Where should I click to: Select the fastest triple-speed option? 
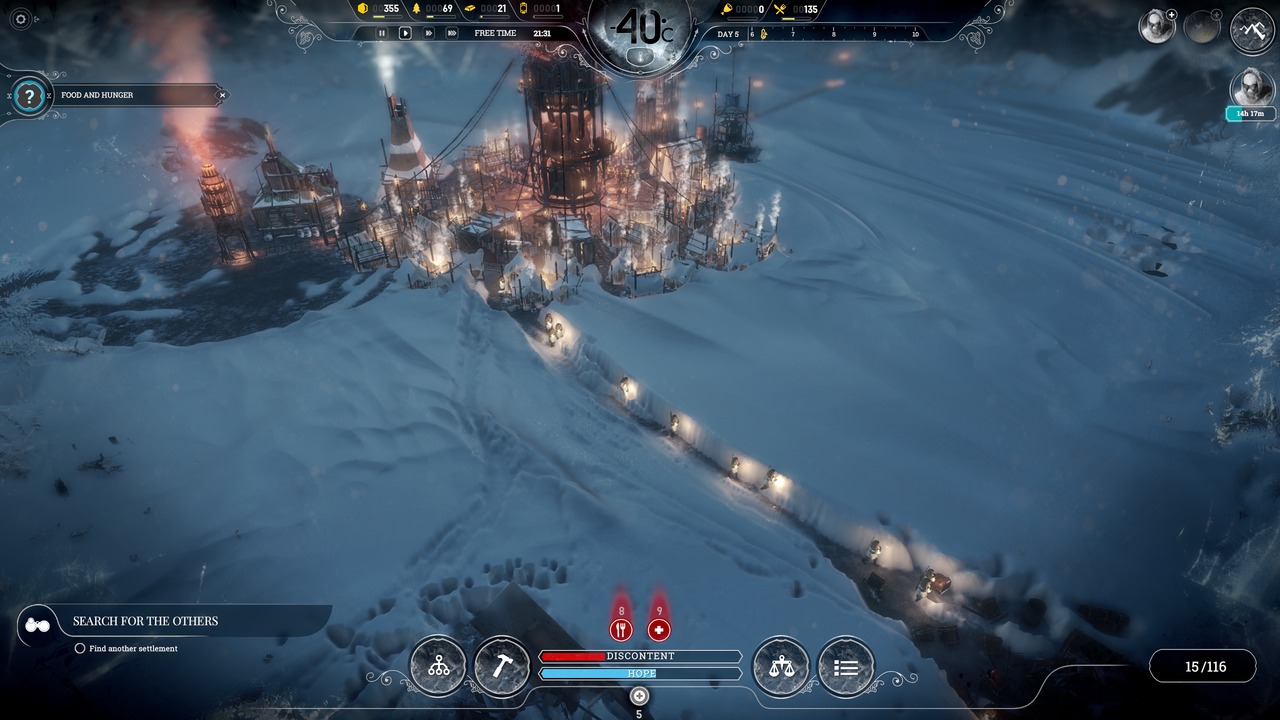452,33
